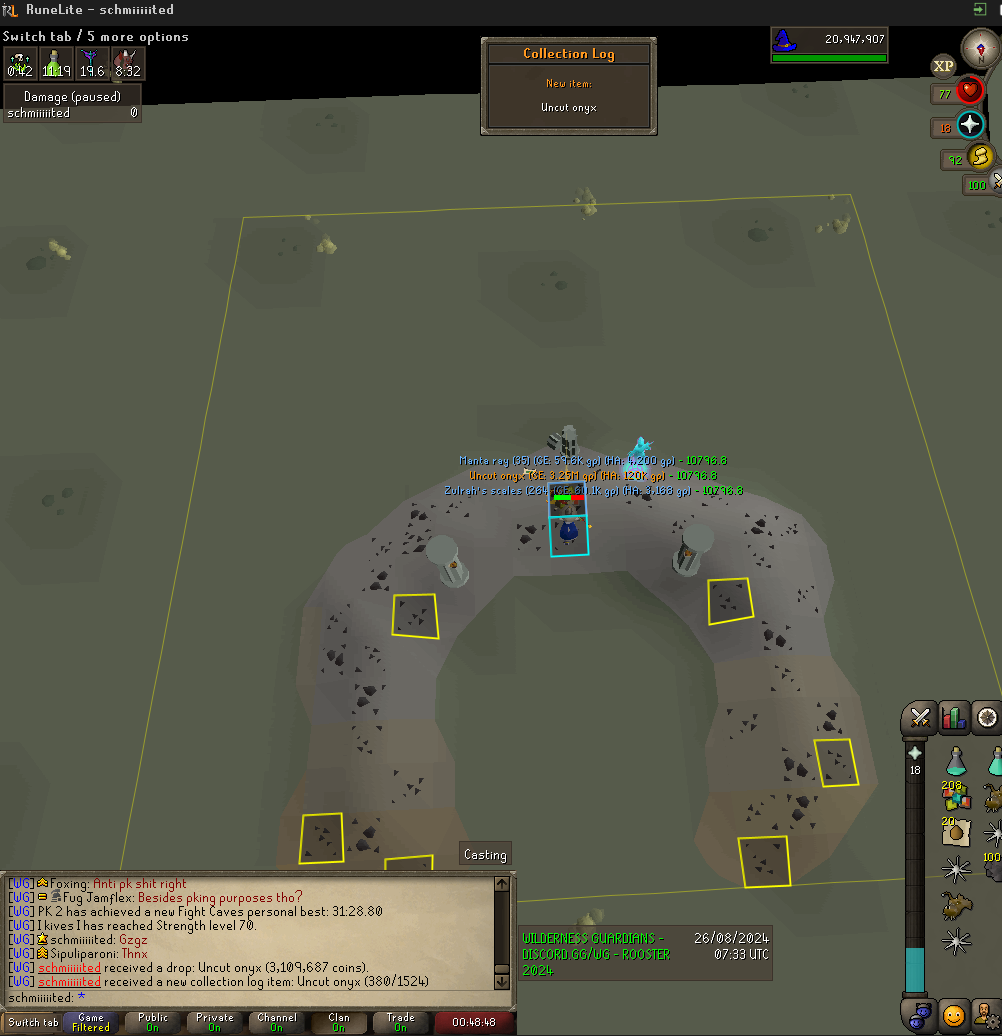Toggle the Public chat filter
Viewport: 1002px width, 1036px height.
click(153, 1022)
